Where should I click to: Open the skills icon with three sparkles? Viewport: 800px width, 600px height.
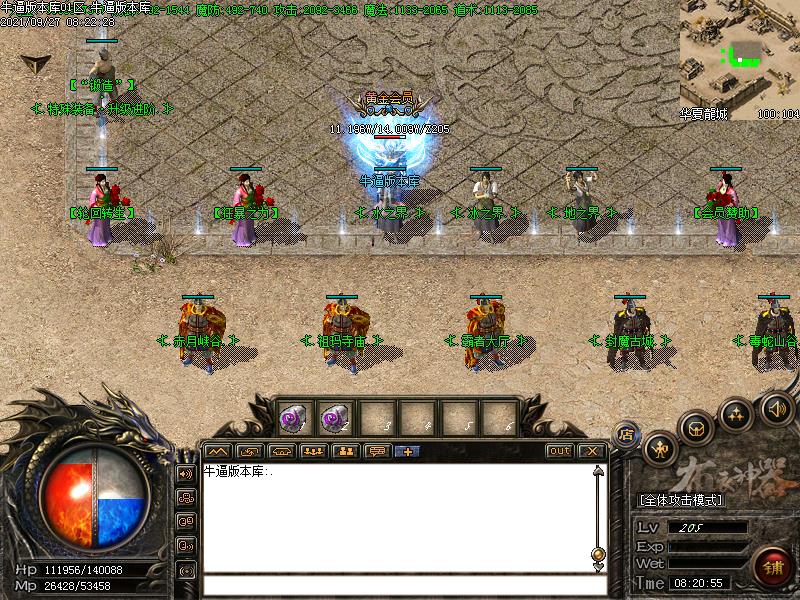tap(737, 413)
